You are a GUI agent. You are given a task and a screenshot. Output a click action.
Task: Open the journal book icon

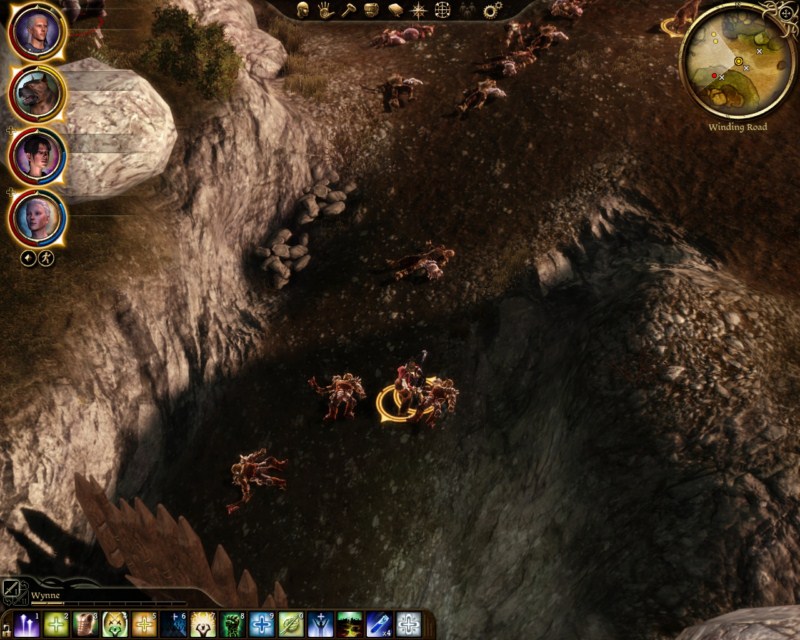(394, 10)
